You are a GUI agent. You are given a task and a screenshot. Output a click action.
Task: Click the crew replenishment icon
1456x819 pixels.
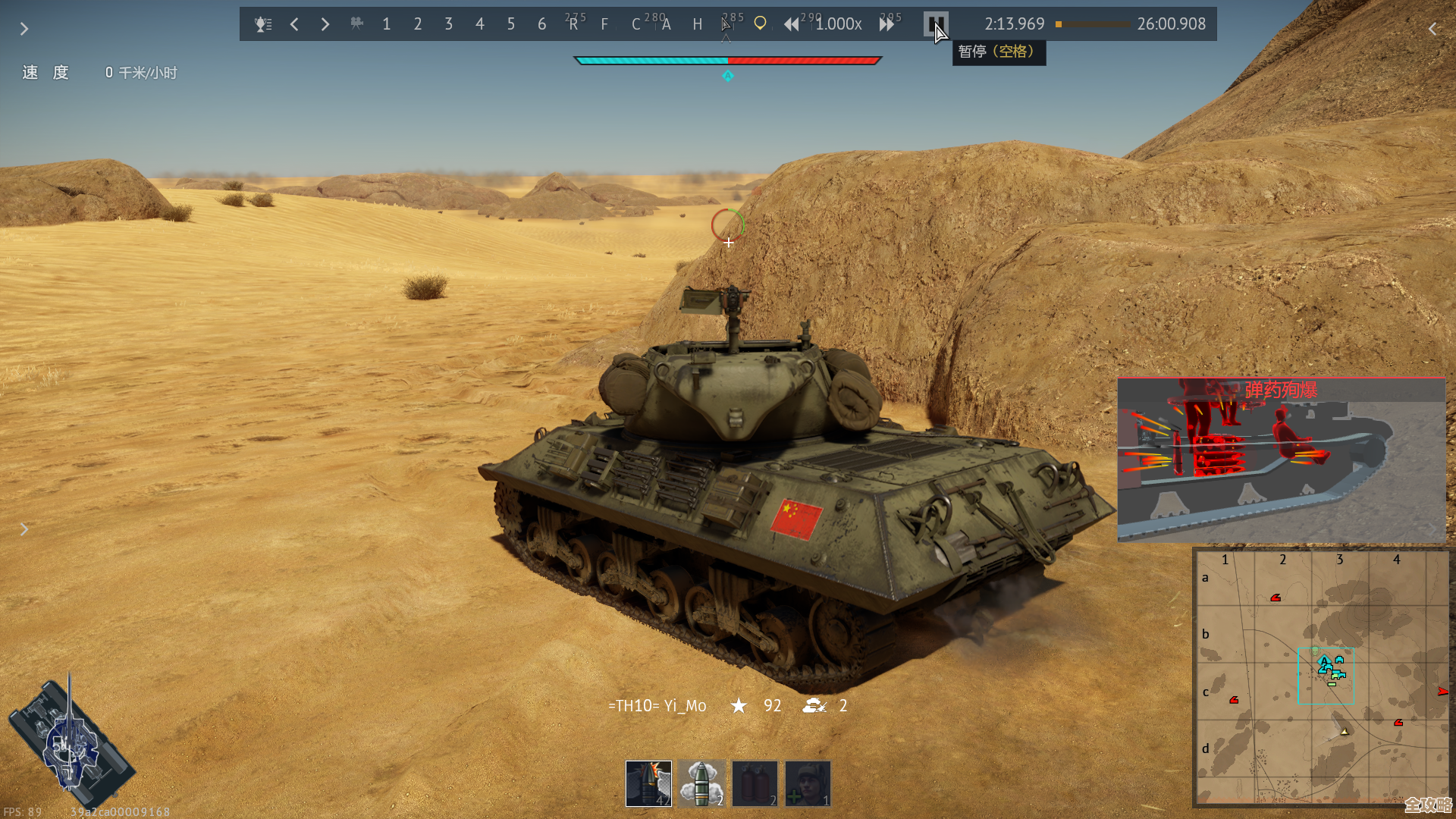[x=808, y=783]
